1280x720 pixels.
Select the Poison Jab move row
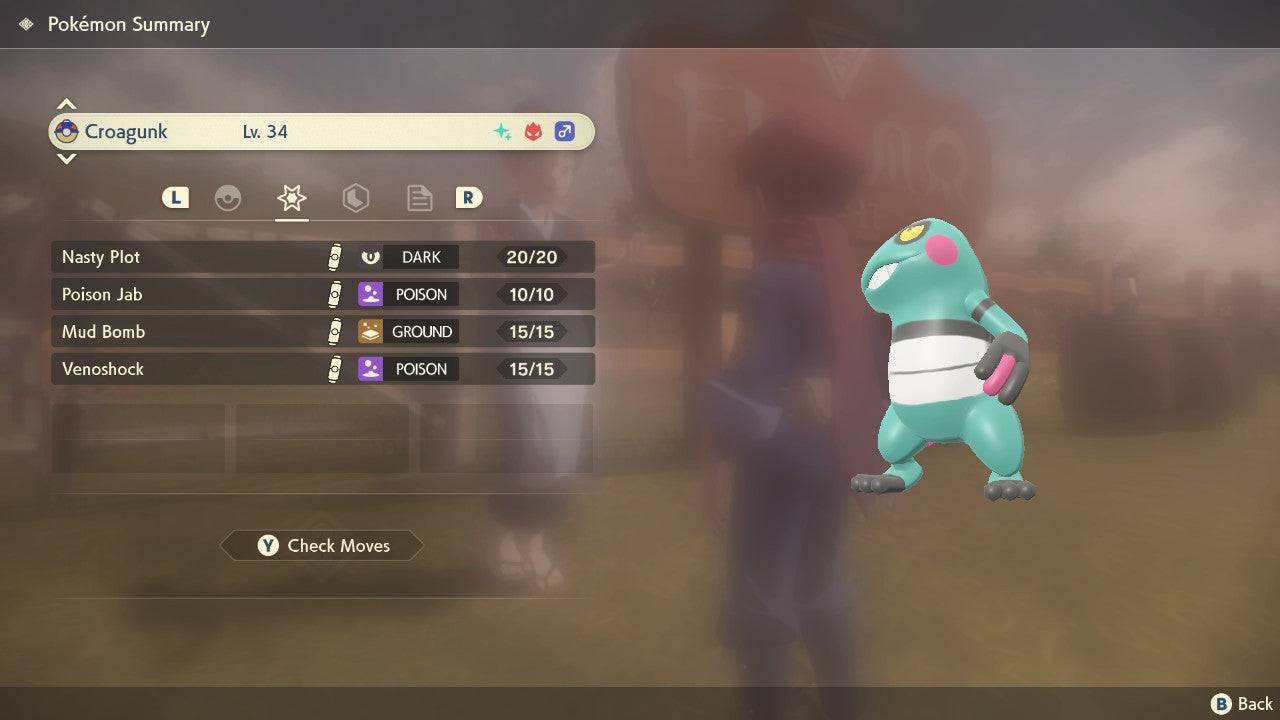[x=322, y=294]
